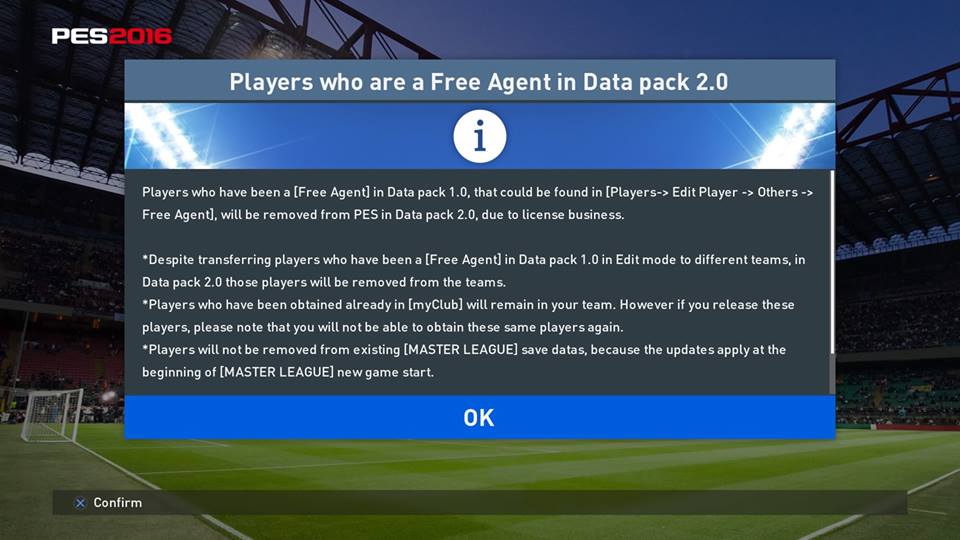Confirm the dialog with the OK button
The width and height of the screenshot is (960, 540).
(479, 417)
